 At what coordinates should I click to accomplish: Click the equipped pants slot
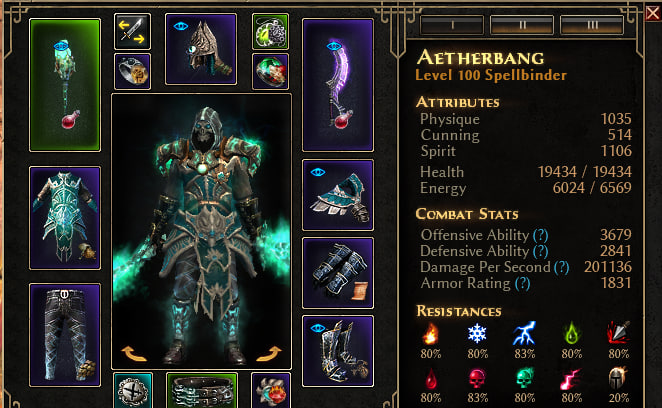coord(65,334)
